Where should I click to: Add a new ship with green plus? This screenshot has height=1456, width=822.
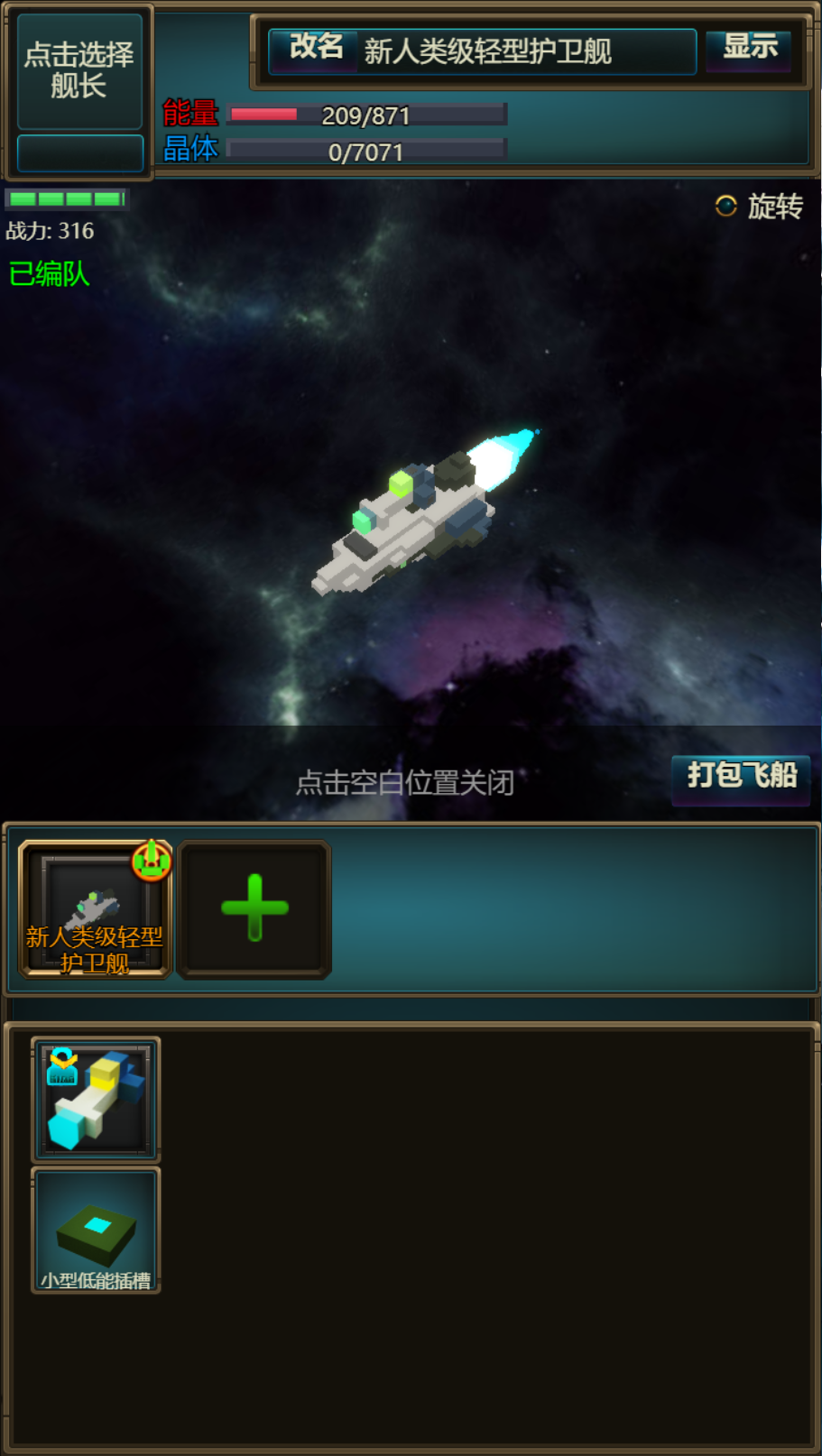[x=254, y=909]
